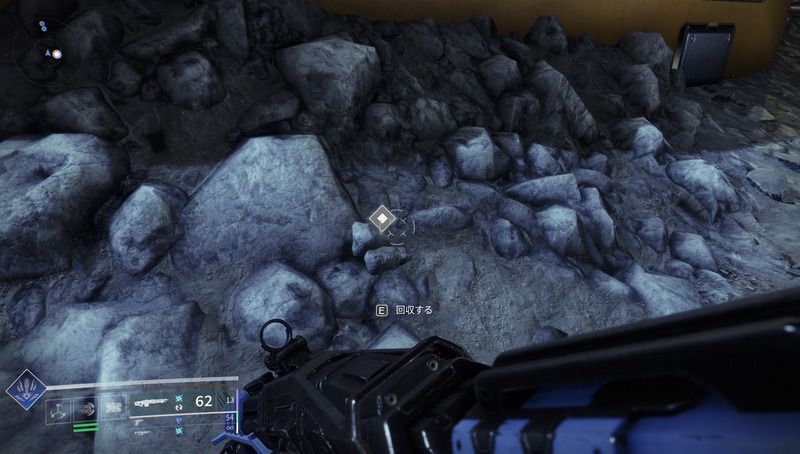Viewport: 800px width, 454px height.
Task: Activate the grenade ability icon
Action: coord(58,406)
